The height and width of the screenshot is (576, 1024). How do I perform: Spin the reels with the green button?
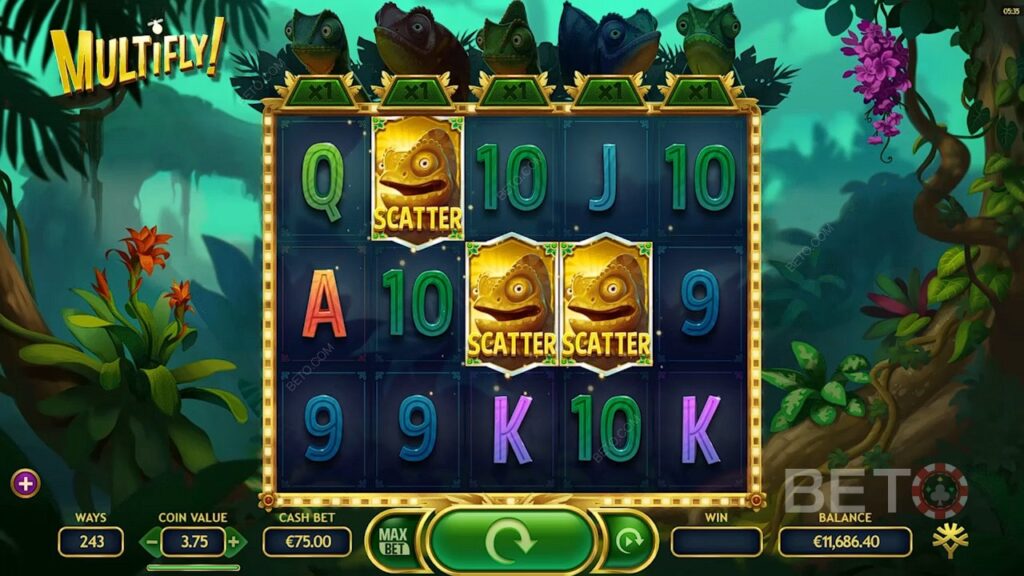coord(511,541)
